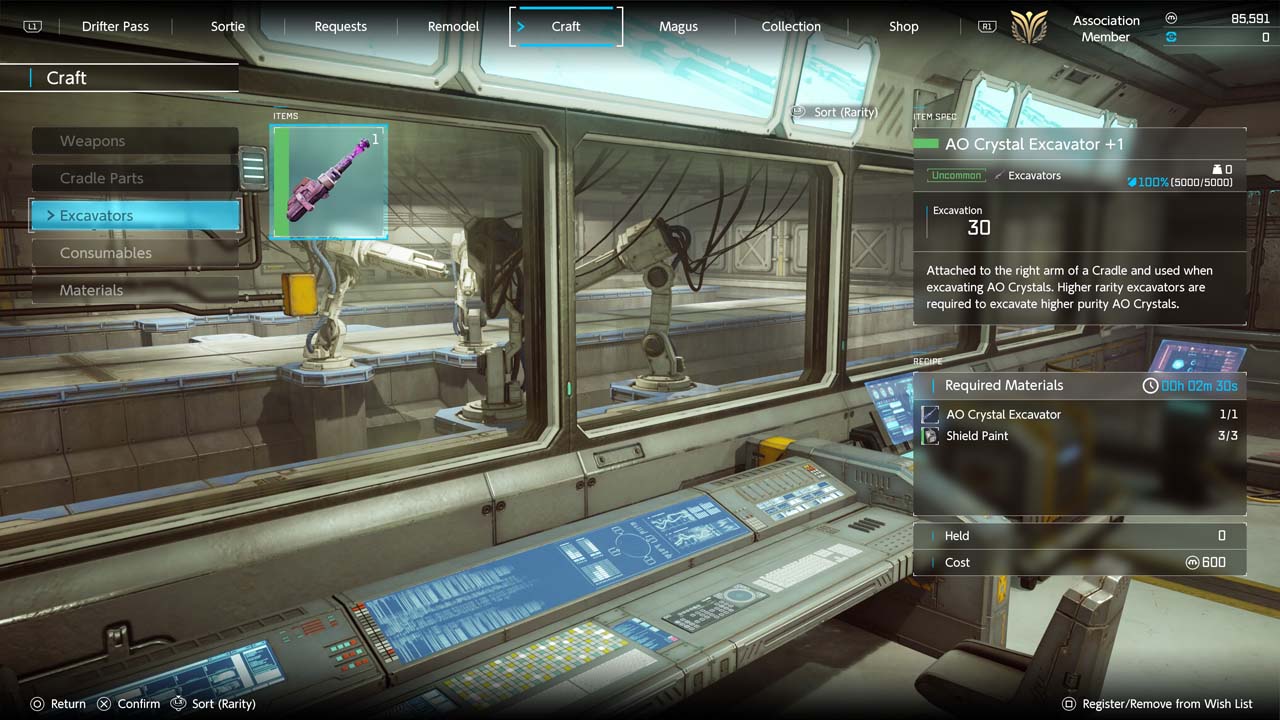Open the Collection tab
Screen dimensions: 1280x720
[x=791, y=26]
